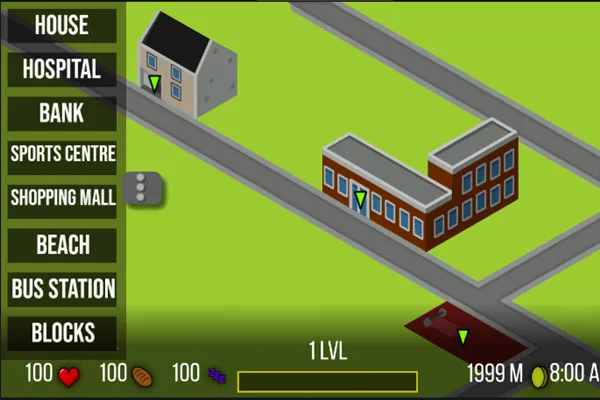The width and height of the screenshot is (600, 400).
Task: Open the Bus Station entry
Action: click(x=62, y=289)
